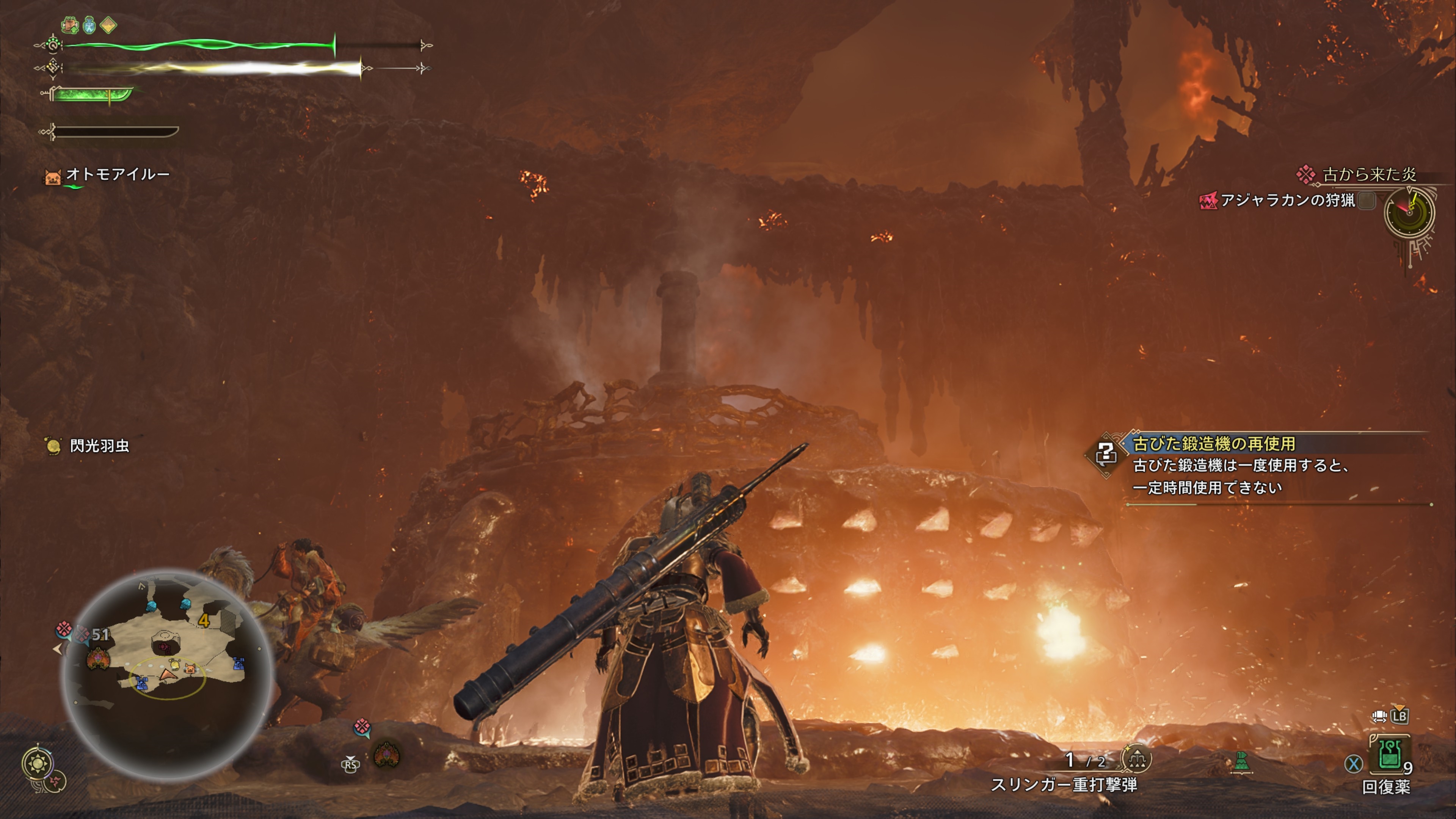Open the 古びた鍛造機の再使用 tip notification
This screenshot has height=819, width=1456.
pyautogui.click(x=1213, y=444)
